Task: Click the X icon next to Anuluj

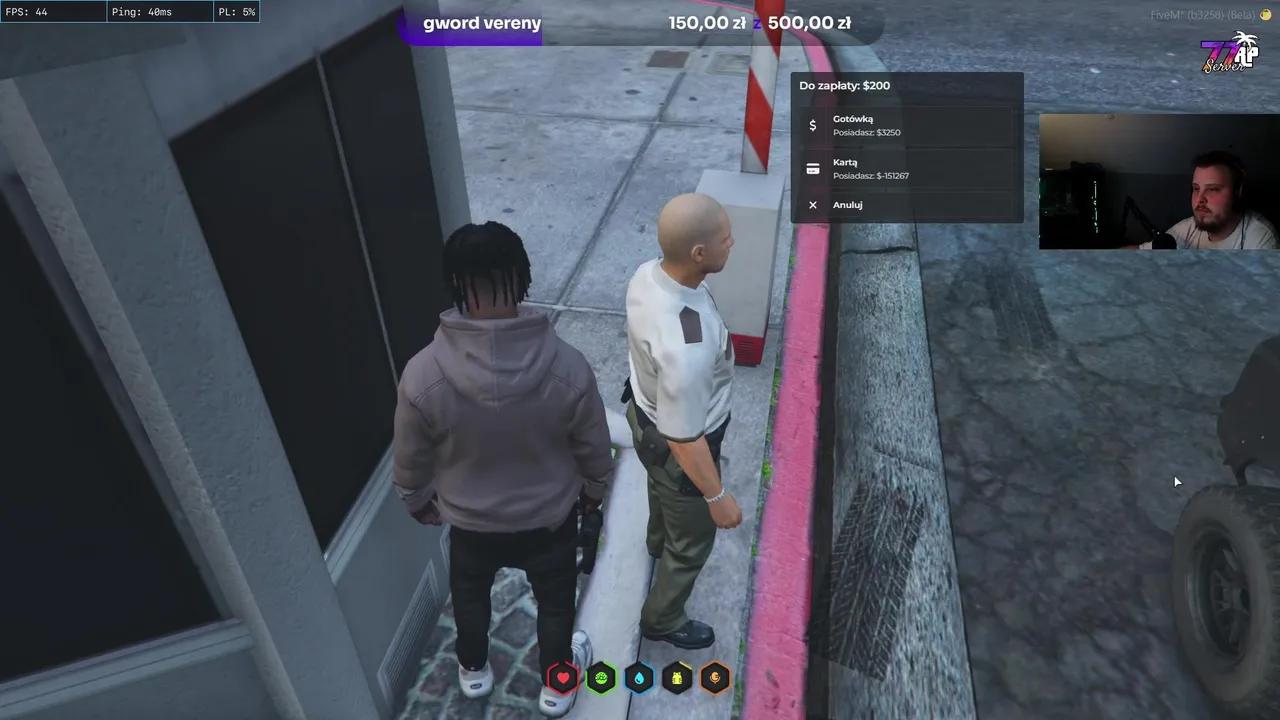Action: pyautogui.click(x=813, y=204)
